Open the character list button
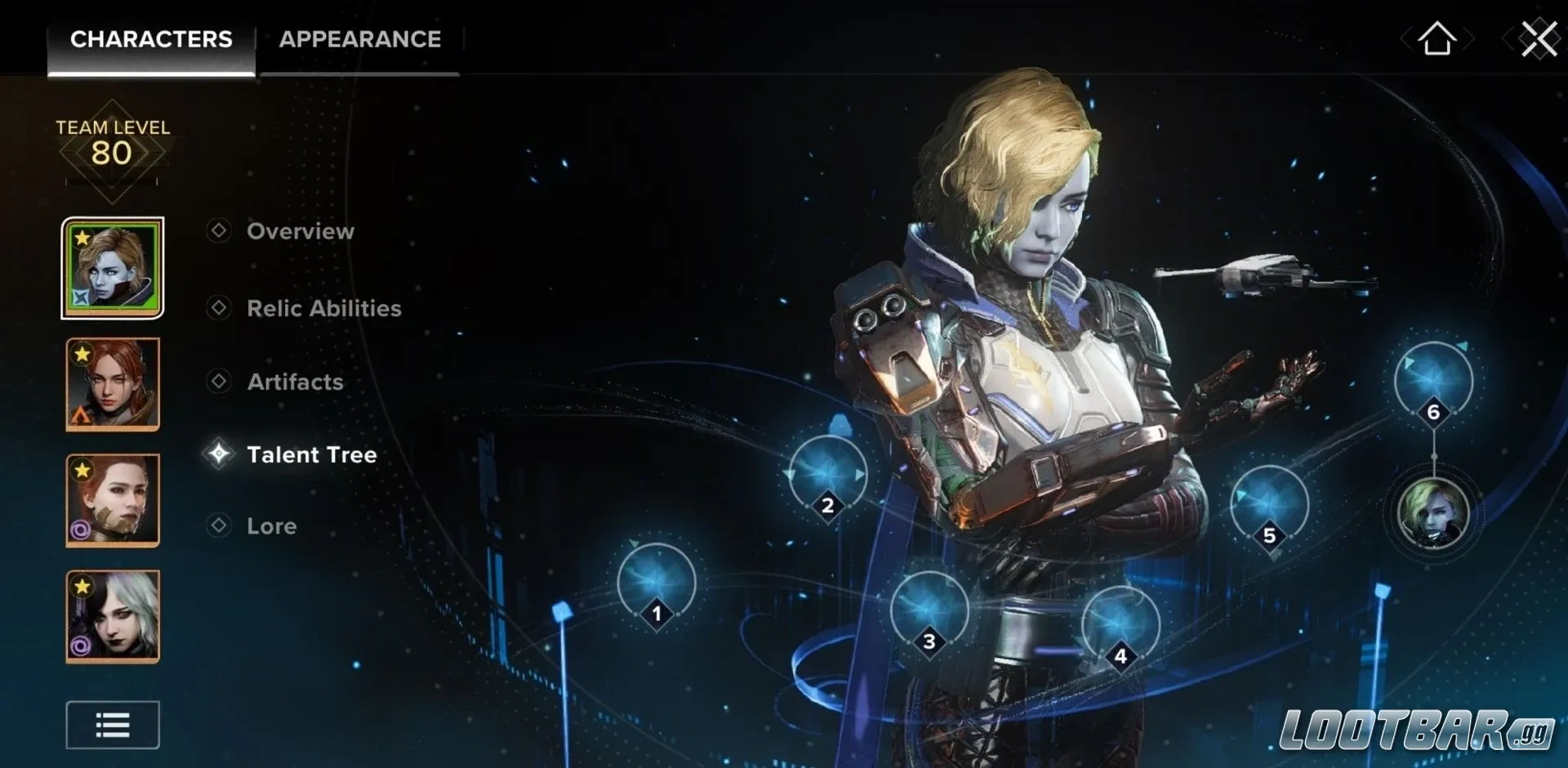This screenshot has width=1568, height=768. [x=113, y=725]
